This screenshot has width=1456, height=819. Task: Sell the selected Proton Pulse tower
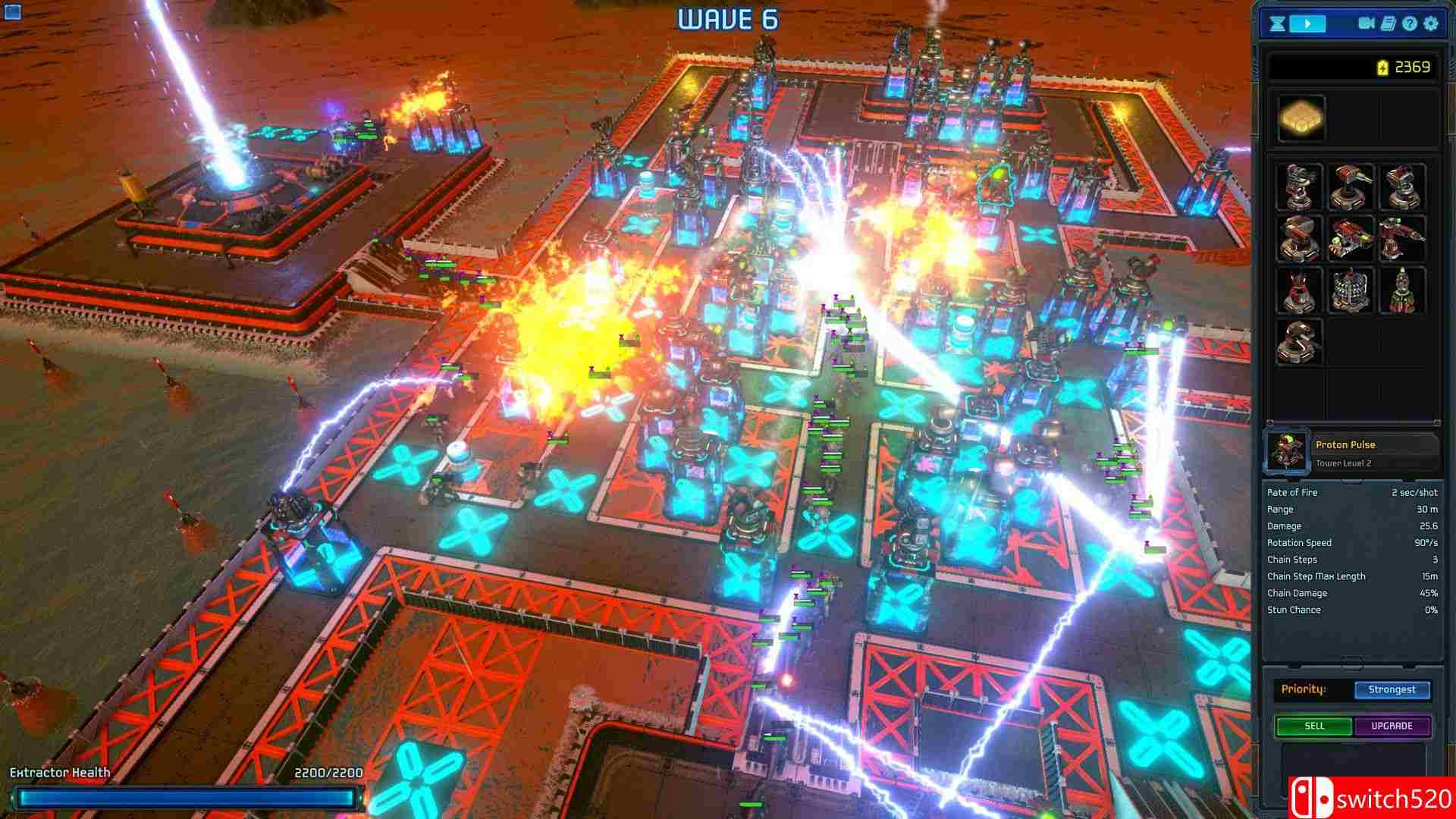point(1313,726)
